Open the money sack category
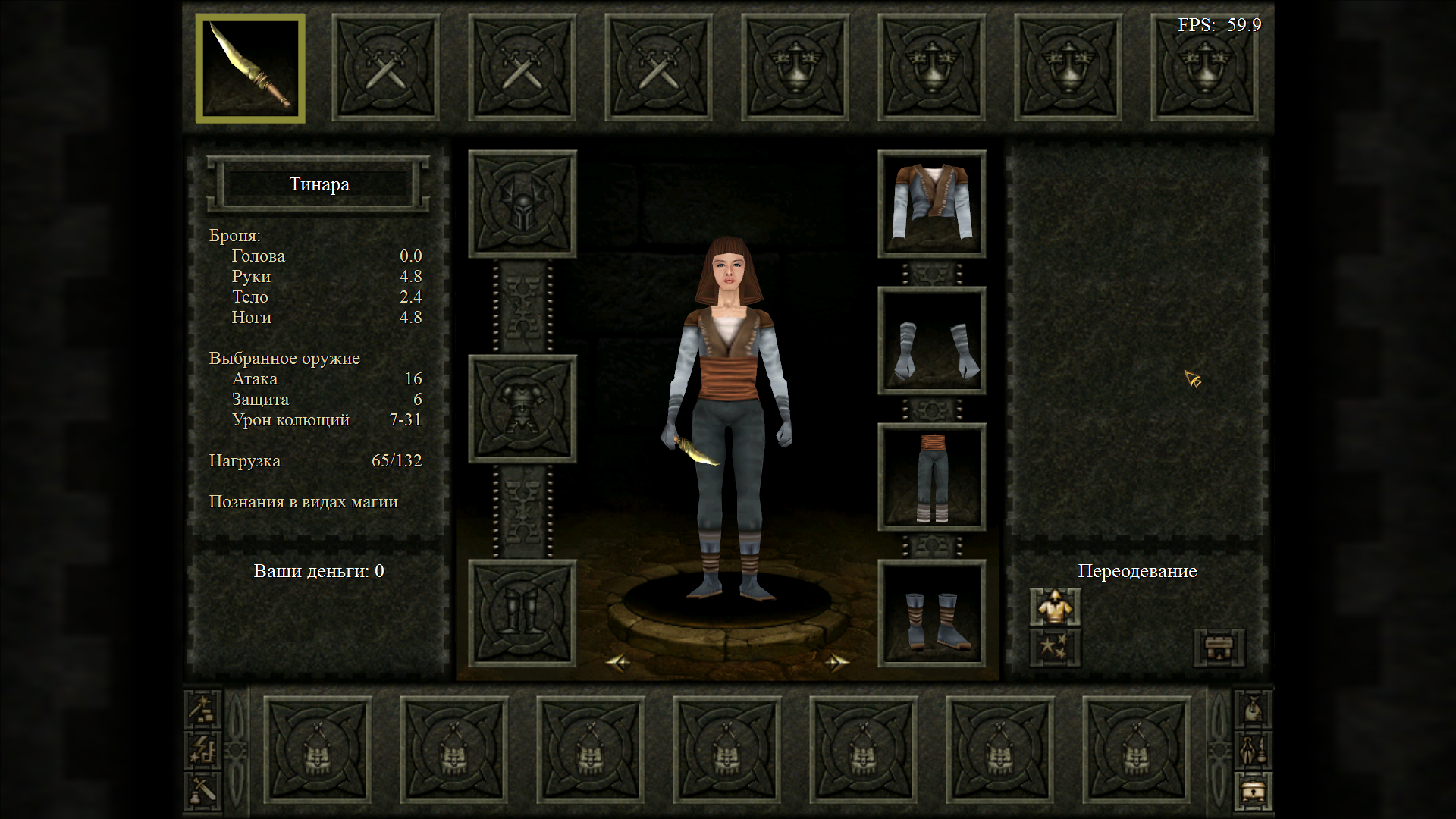 pos(1253,709)
